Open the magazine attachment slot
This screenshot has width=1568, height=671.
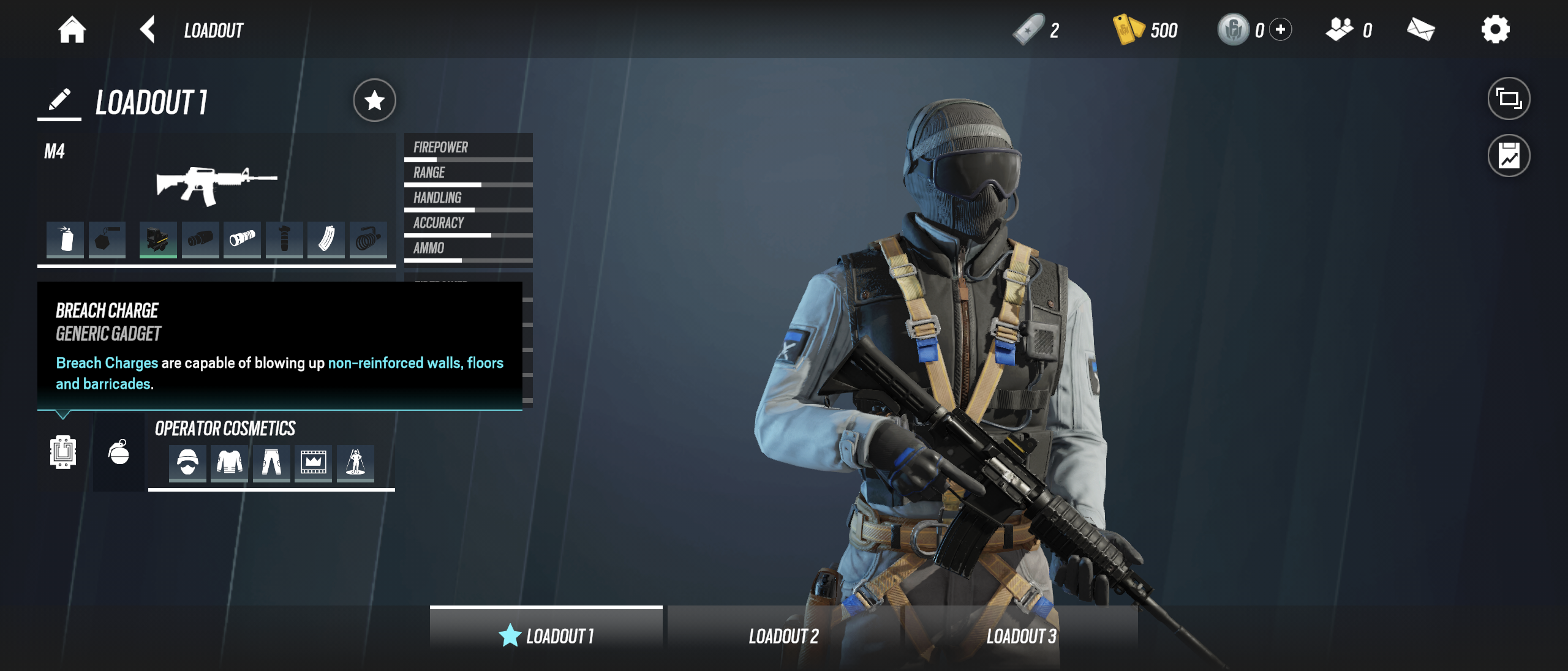pyautogui.click(x=326, y=239)
